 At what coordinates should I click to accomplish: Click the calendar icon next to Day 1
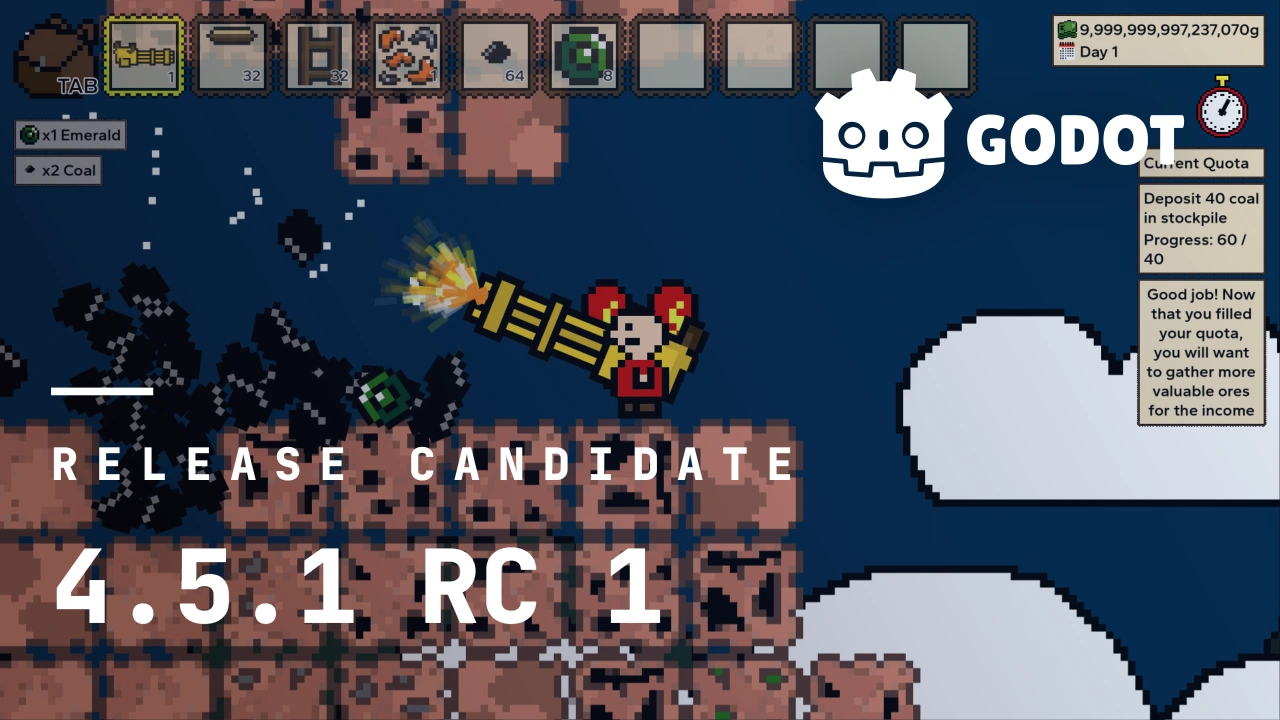[x=1065, y=52]
